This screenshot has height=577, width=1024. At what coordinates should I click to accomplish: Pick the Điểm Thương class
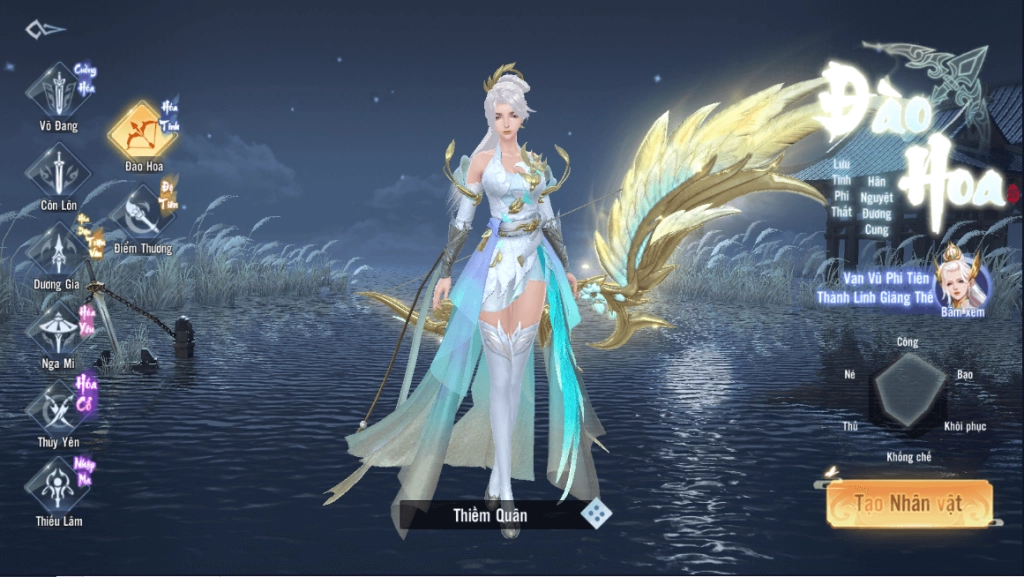(143, 213)
